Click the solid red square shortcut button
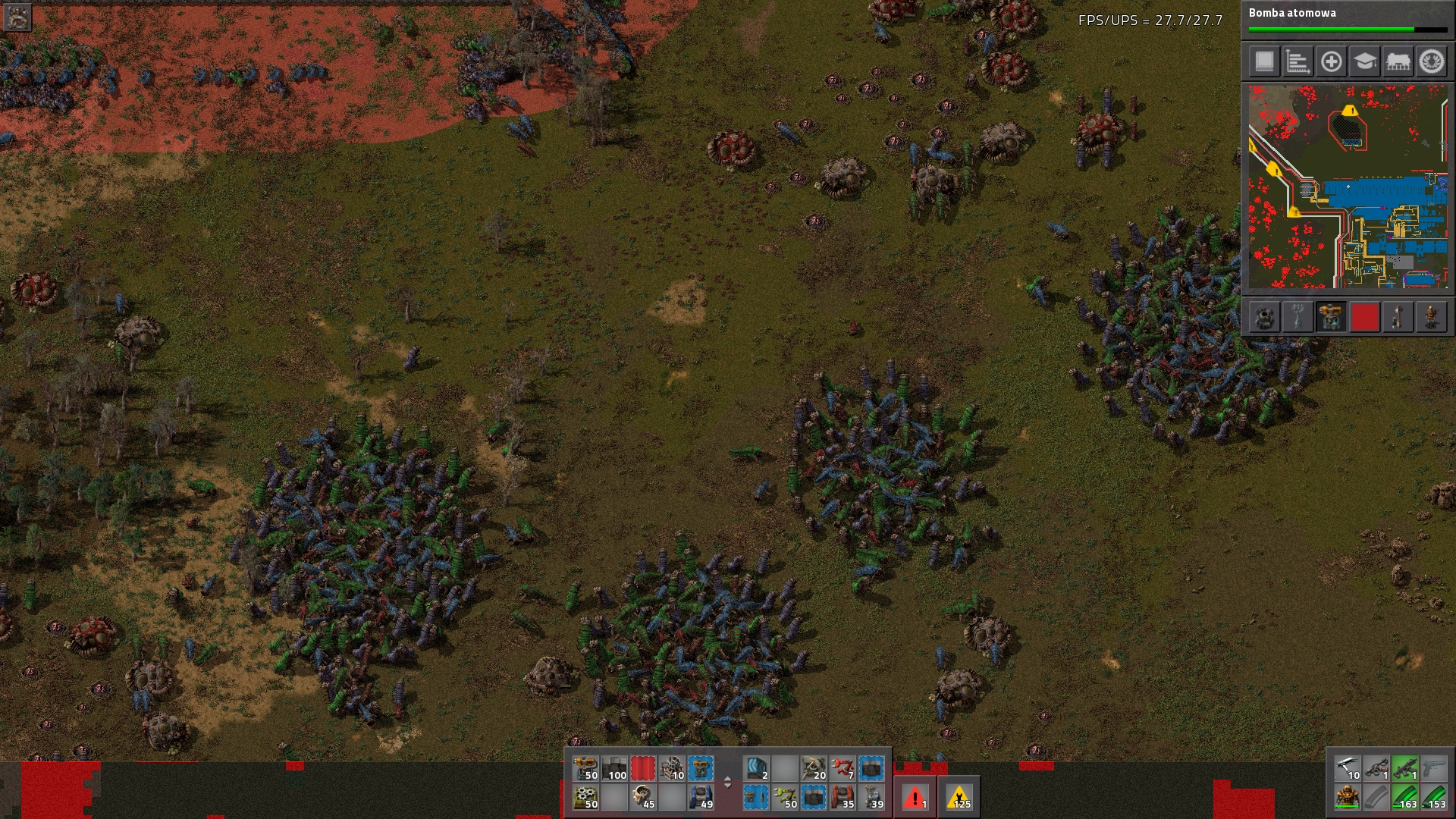Viewport: 1456px width, 819px height. [x=1364, y=317]
